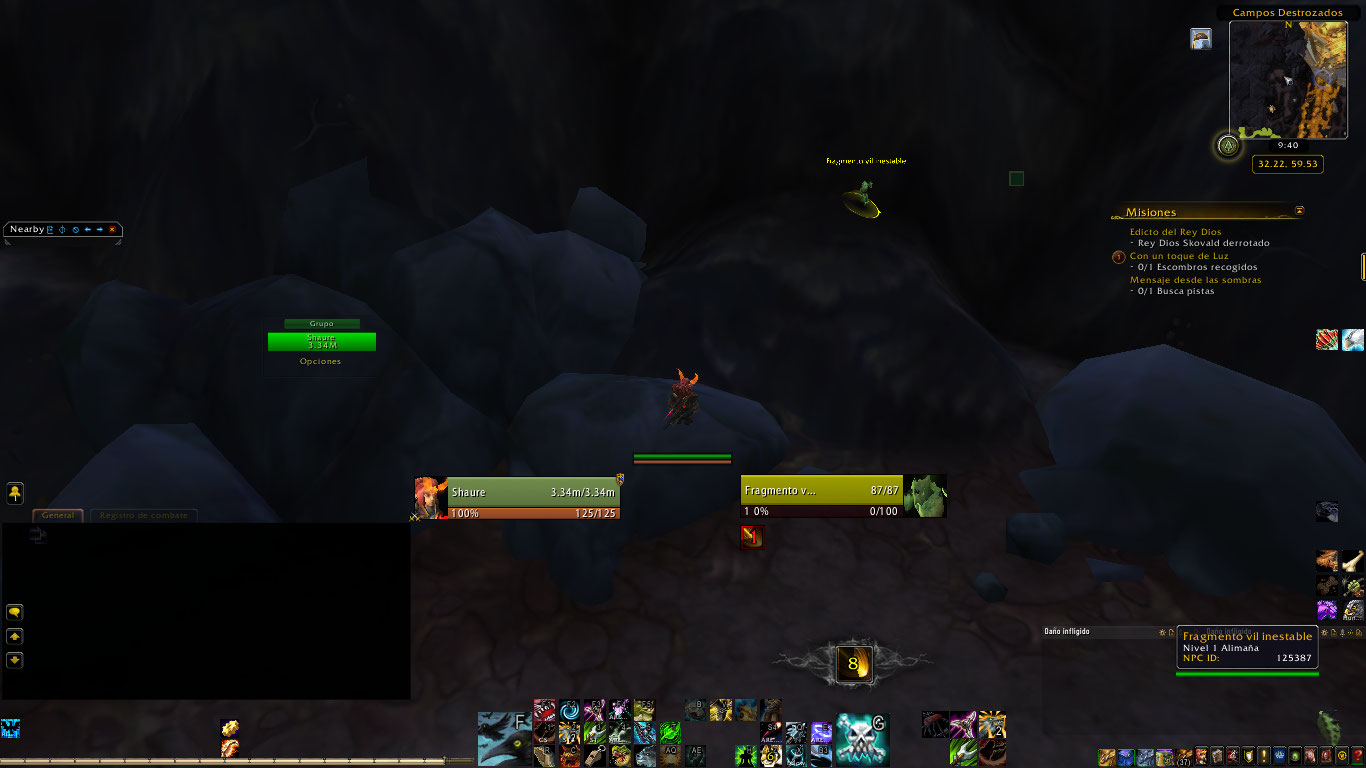Switch to the General chat tab
Viewport: 1366px width, 768px height.
[57, 515]
